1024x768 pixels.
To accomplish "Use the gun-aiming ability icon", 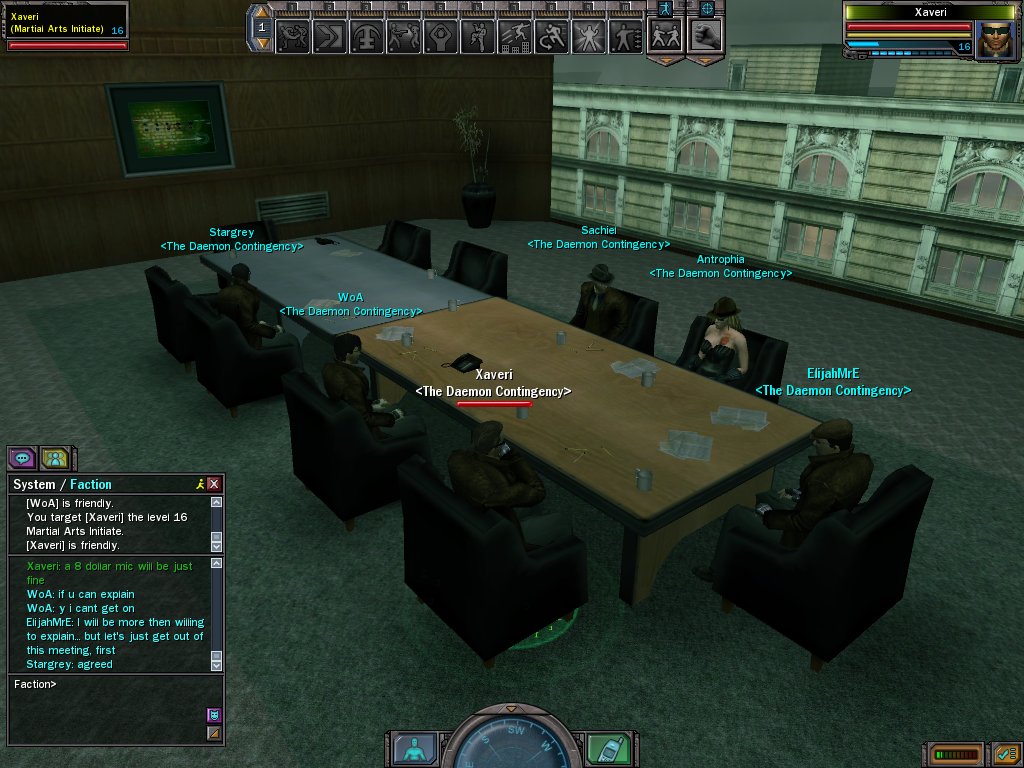I will coord(403,37).
